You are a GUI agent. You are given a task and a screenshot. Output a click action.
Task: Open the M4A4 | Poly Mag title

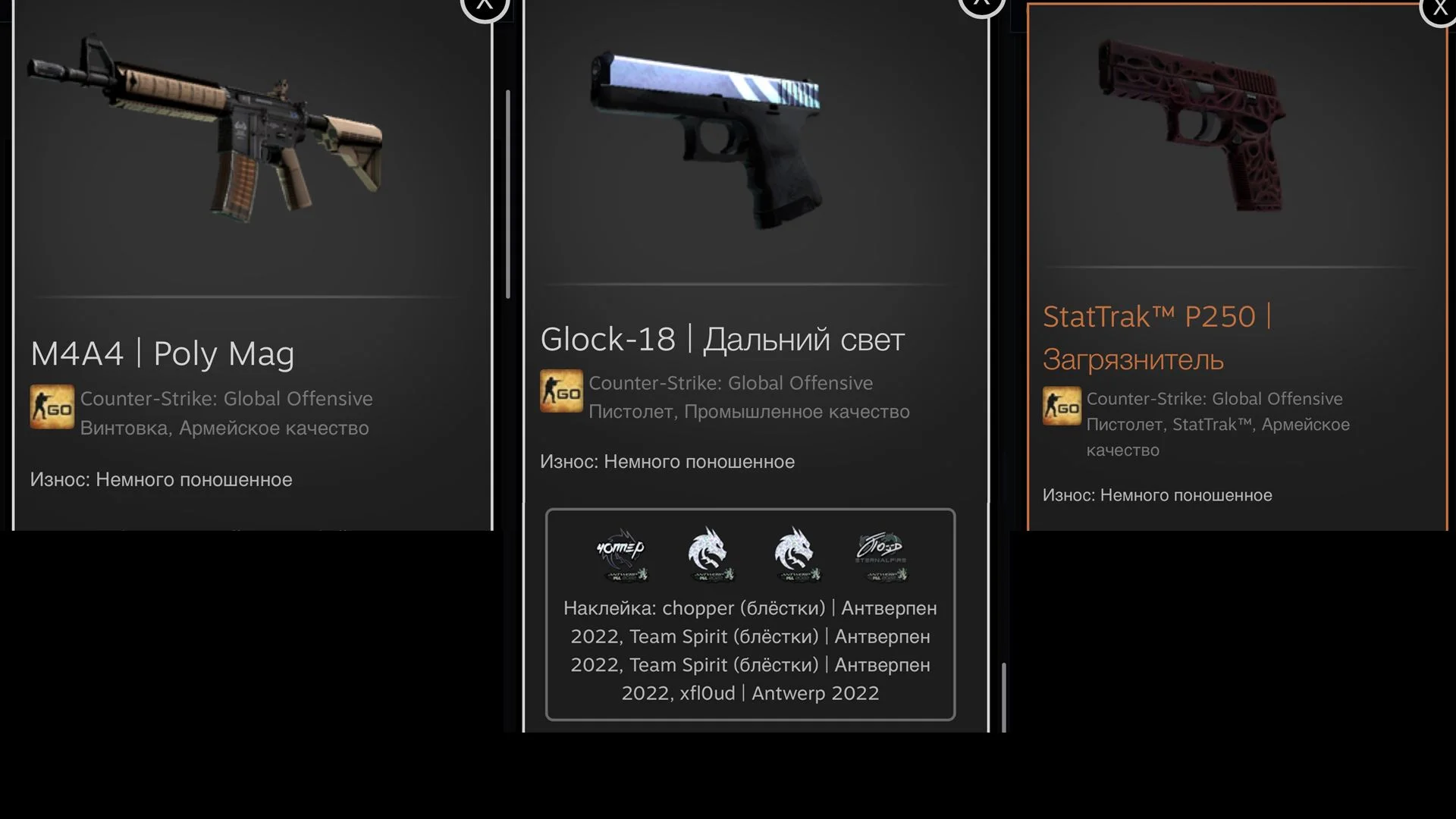(x=162, y=353)
